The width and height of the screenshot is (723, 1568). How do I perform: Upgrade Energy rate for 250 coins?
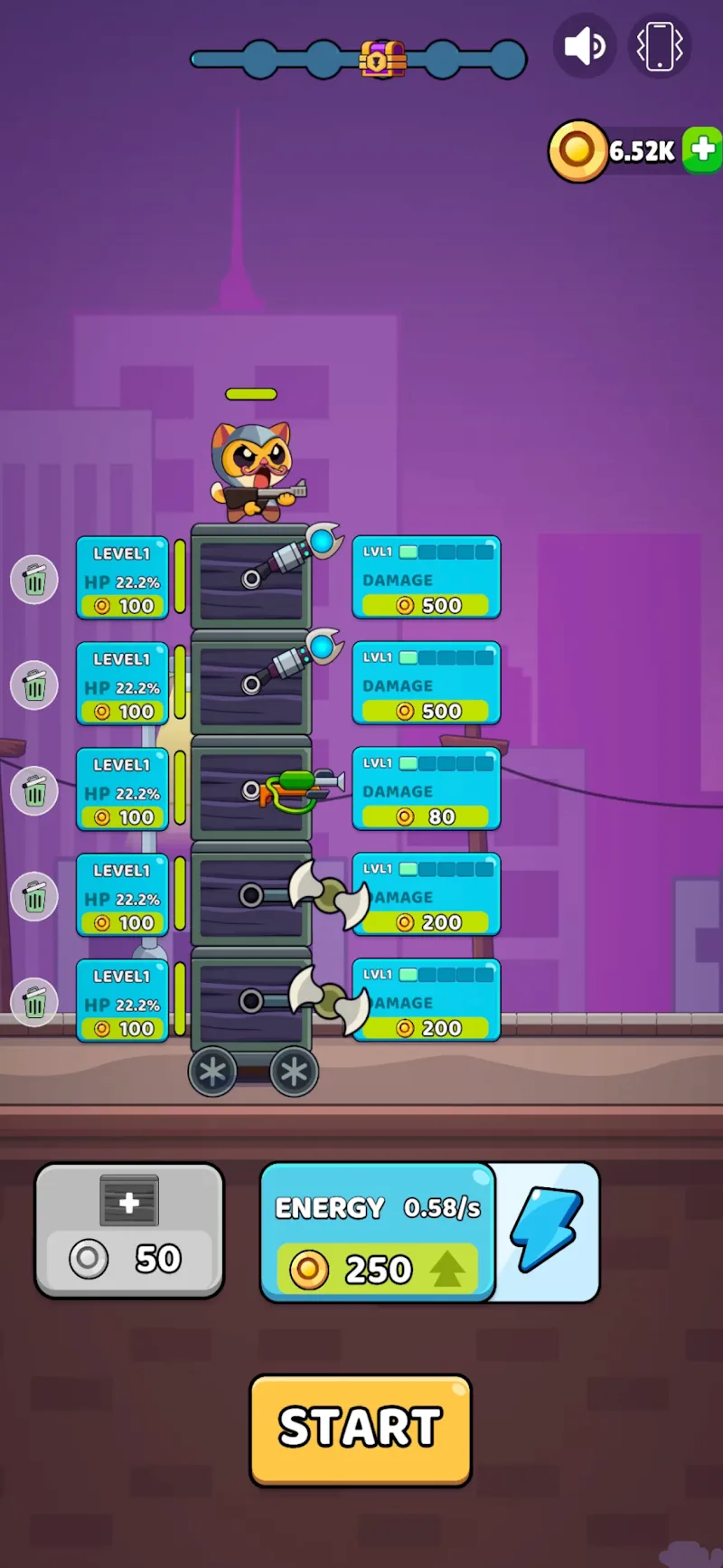378,1268
